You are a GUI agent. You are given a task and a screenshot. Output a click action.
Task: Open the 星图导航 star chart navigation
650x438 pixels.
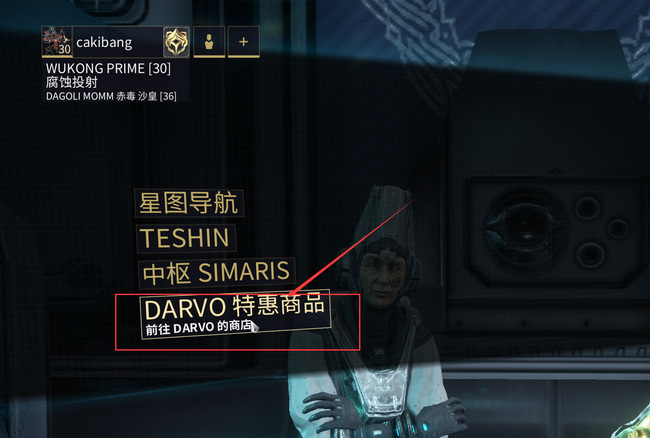(188, 203)
